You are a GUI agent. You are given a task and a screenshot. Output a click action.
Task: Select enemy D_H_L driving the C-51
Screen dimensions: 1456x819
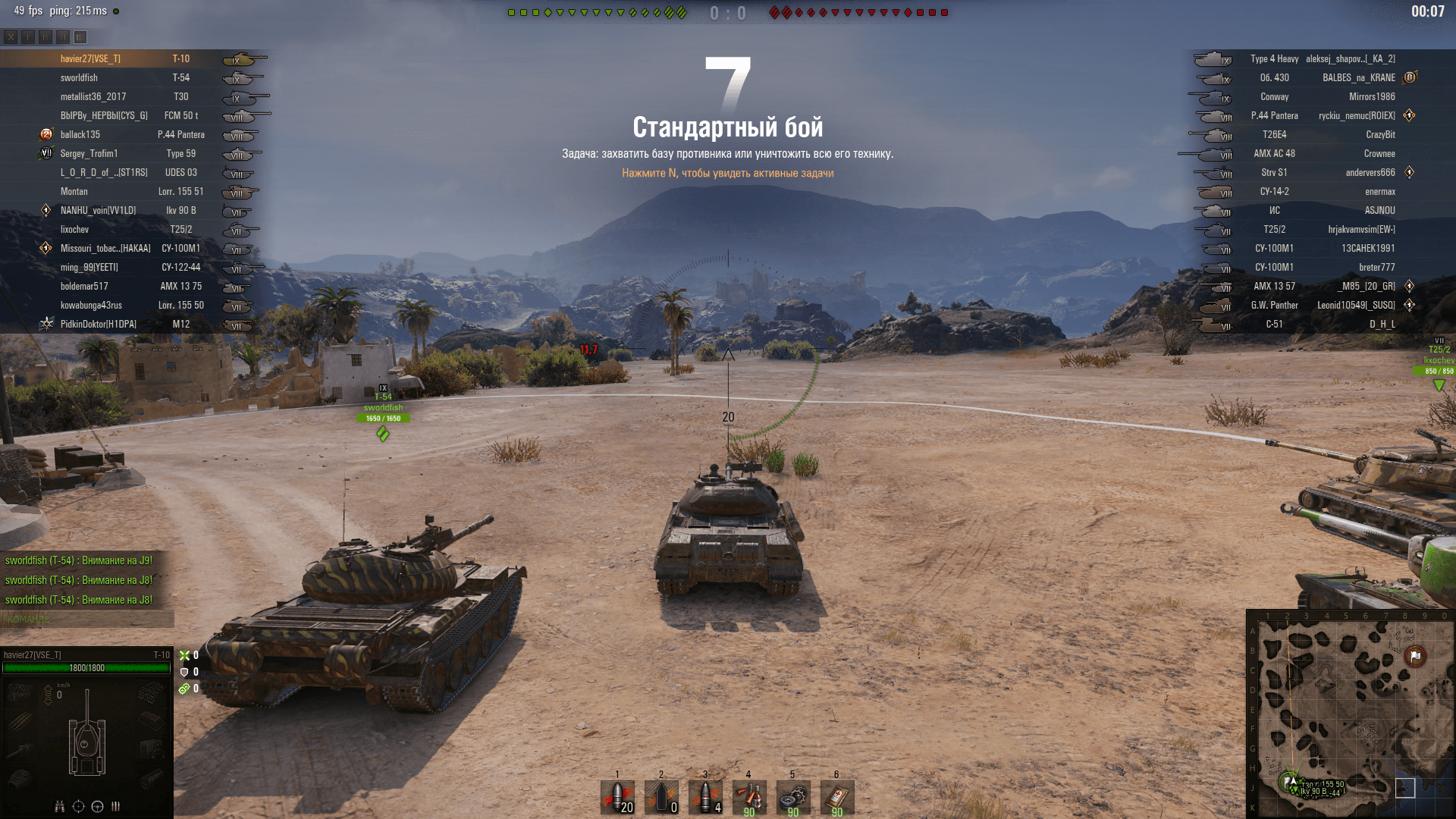1382,324
